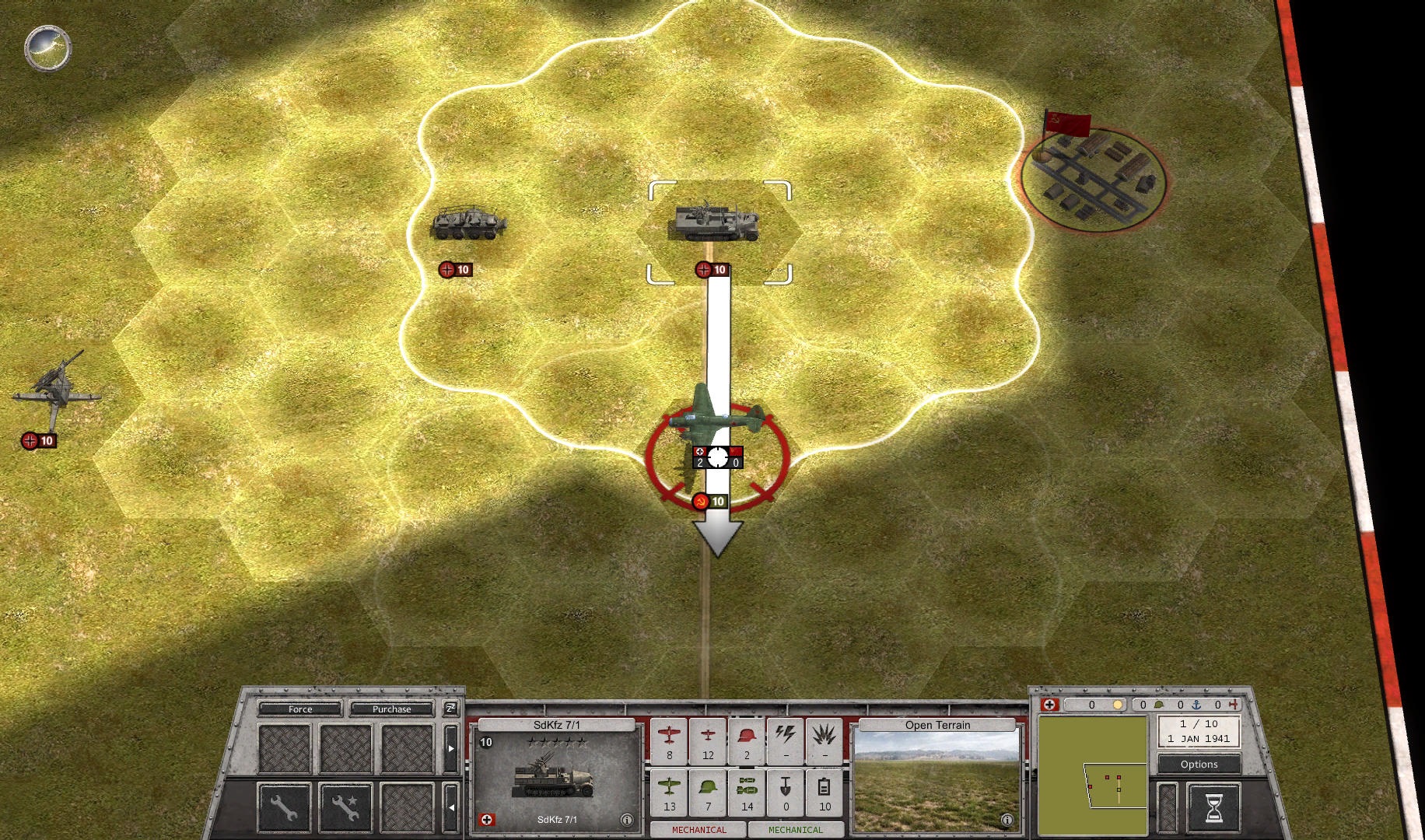This screenshot has height=840, width=1425.
Task: Open the Force panel
Action: tap(299, 709)
